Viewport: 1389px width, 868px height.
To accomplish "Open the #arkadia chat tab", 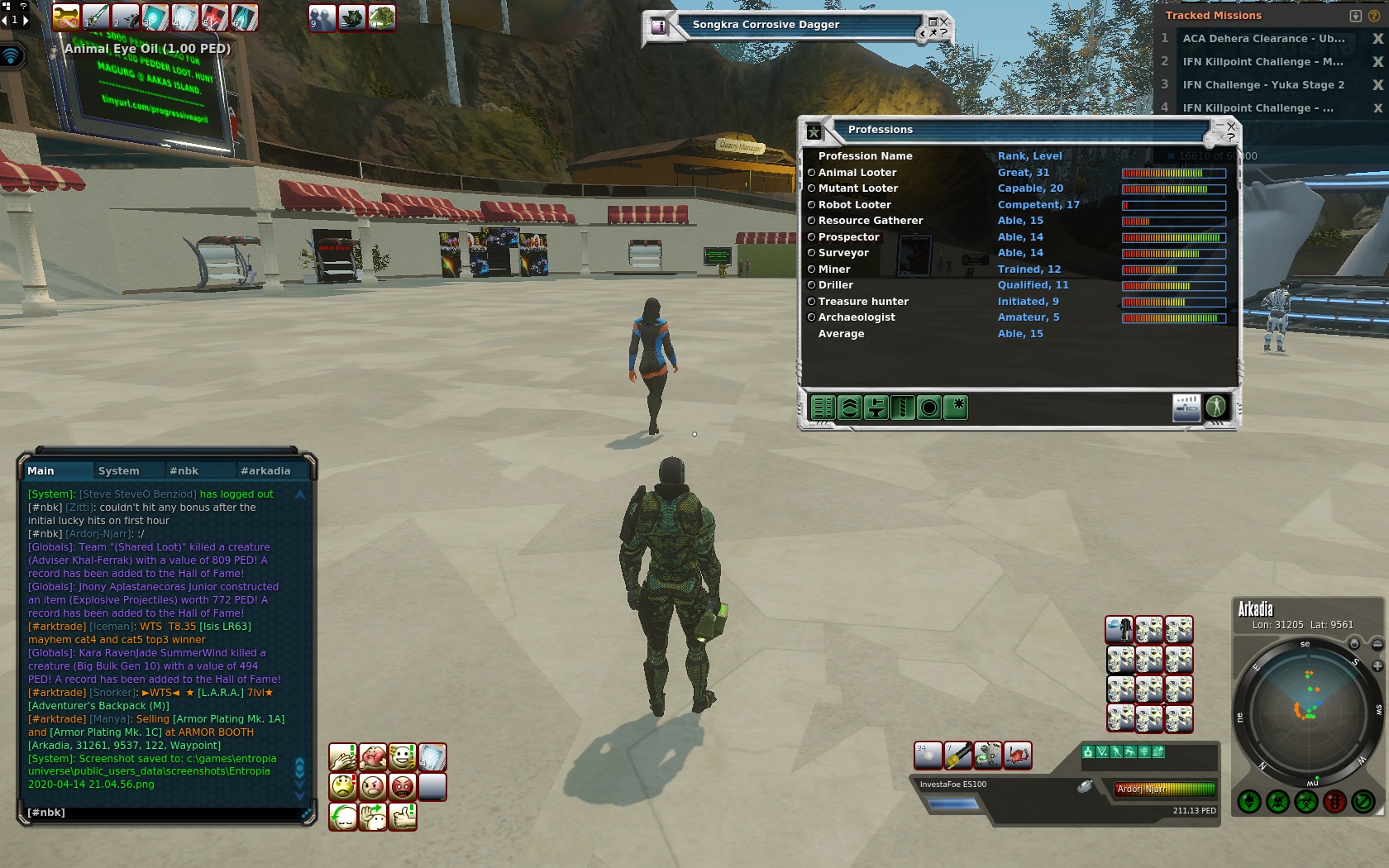I will 265,471.
